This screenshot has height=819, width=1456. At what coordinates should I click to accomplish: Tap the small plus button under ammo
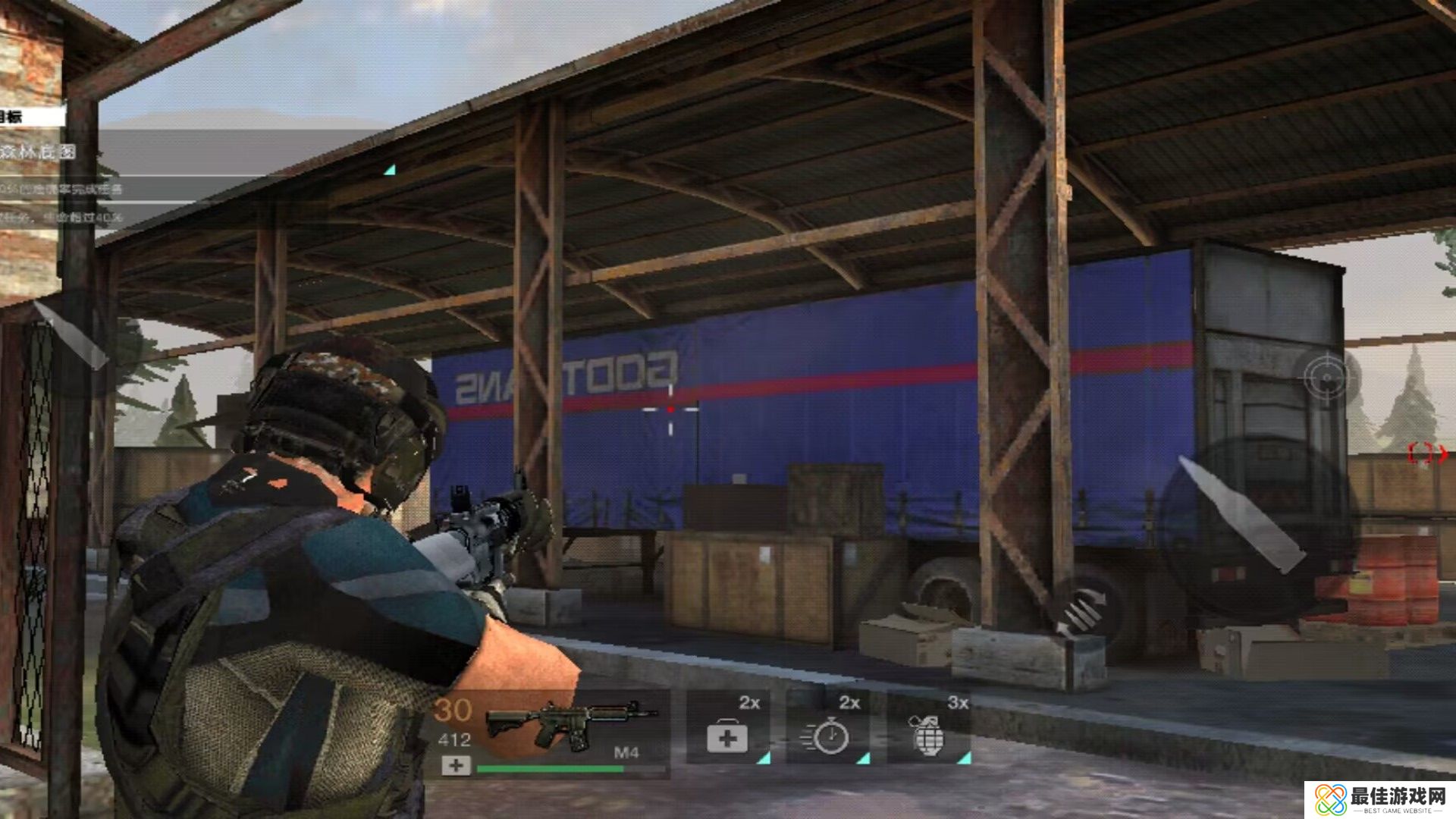[x=456, y=766]
